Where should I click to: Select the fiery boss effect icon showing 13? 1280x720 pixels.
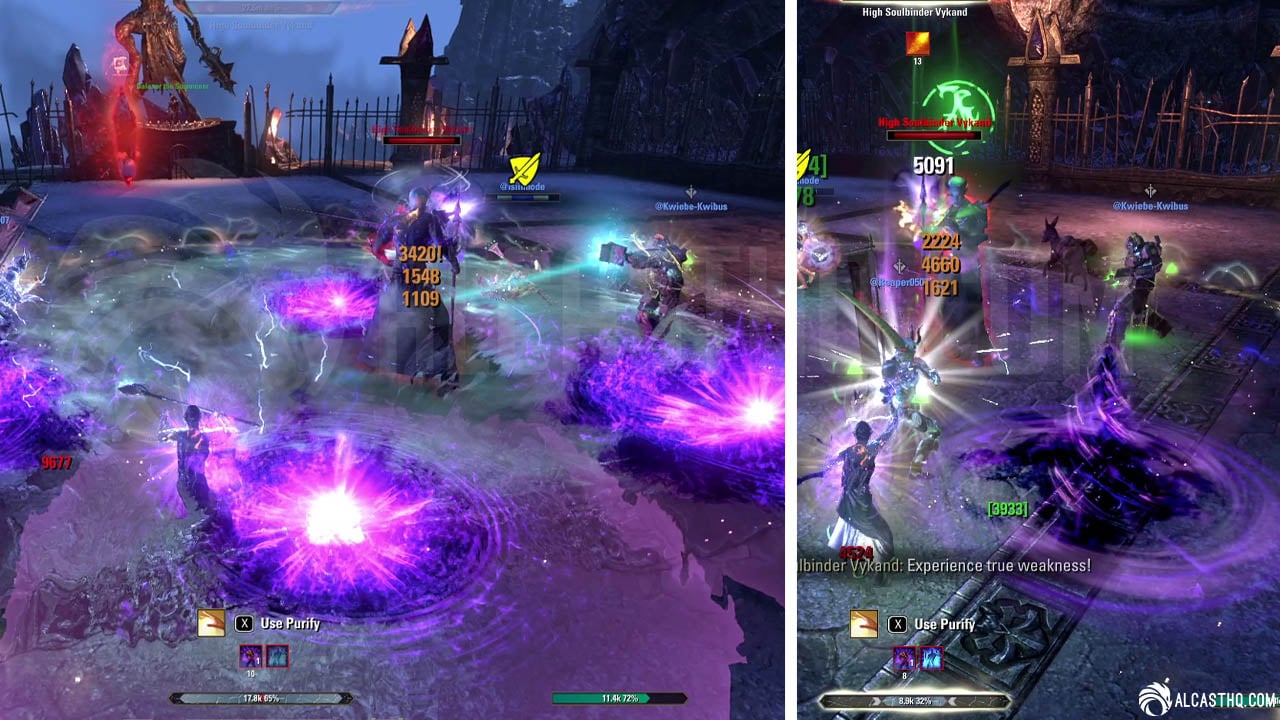click(x=917, y=43)
